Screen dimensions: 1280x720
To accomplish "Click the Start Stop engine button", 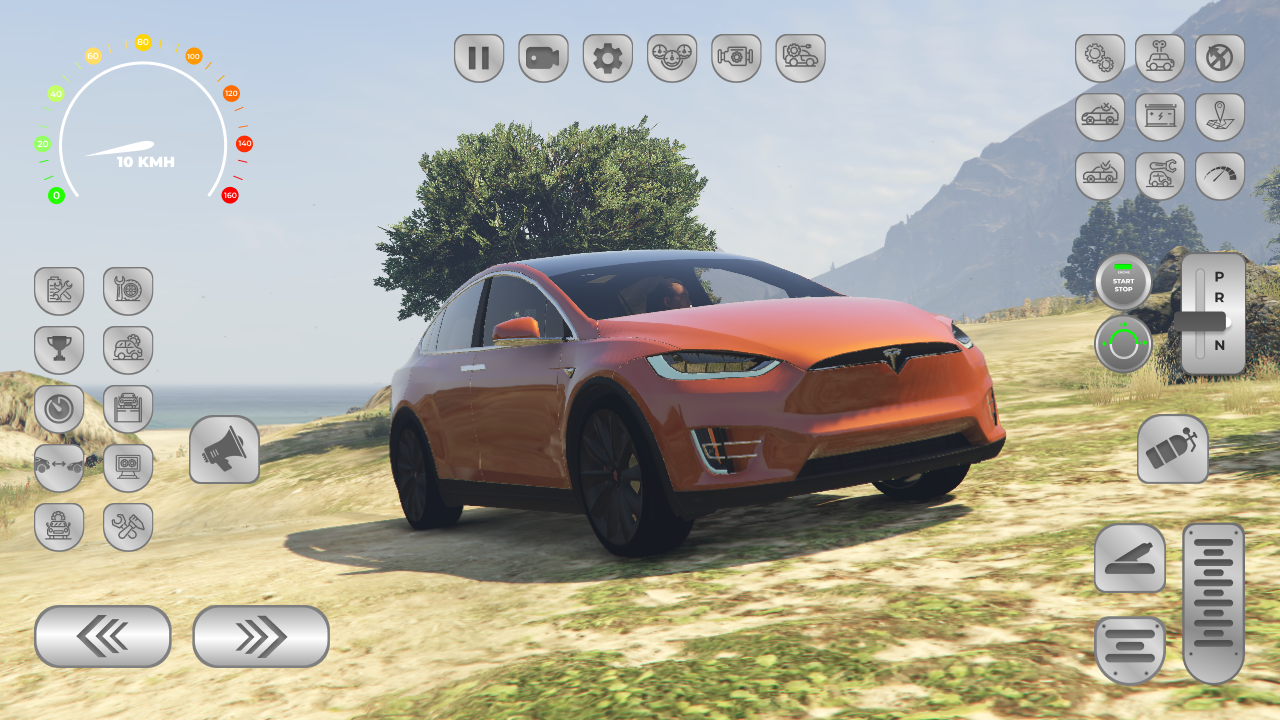I will pos(1123,282).
